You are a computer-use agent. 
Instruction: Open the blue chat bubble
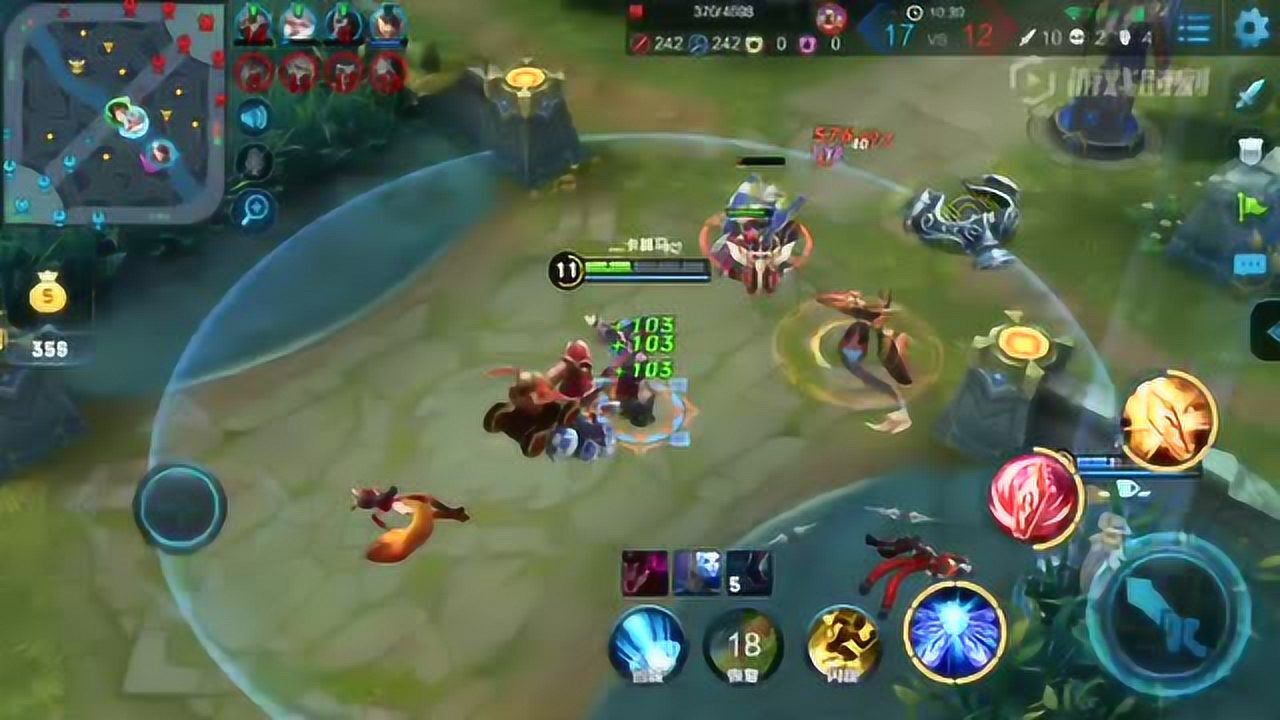pyautogui.click(x=1250, y=264)
